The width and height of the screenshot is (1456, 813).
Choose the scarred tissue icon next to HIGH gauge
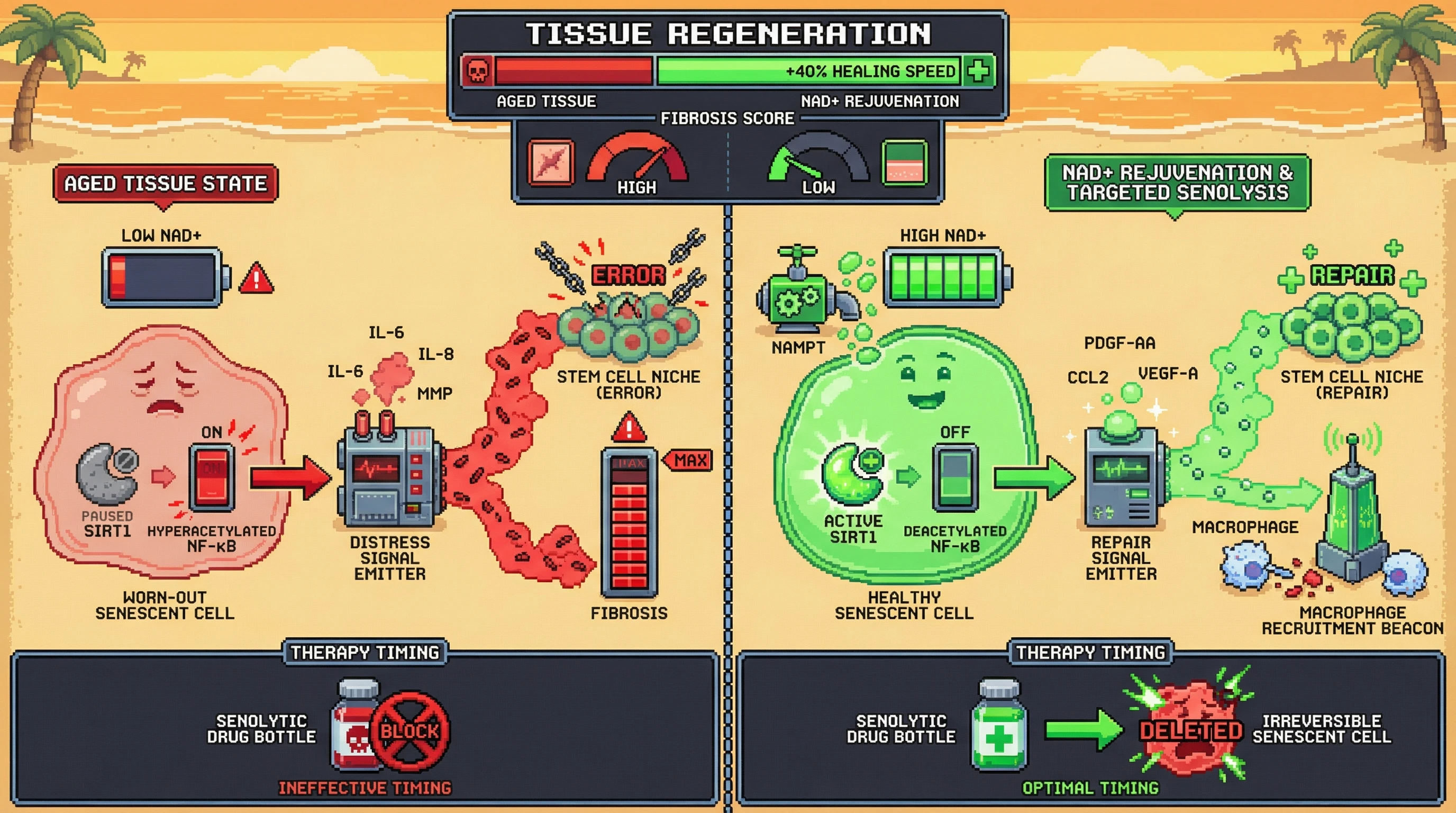pos(551,164)
